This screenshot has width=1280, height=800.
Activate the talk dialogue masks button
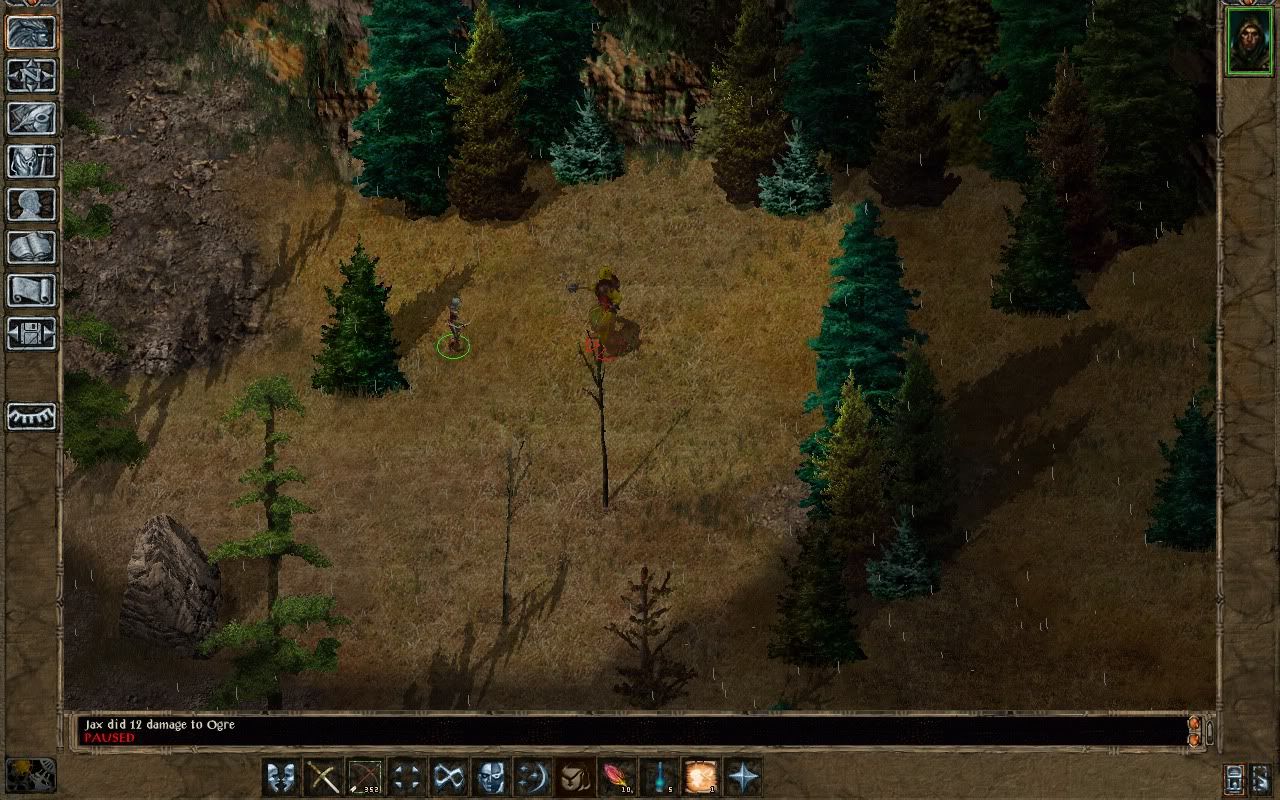pos(281,777)
